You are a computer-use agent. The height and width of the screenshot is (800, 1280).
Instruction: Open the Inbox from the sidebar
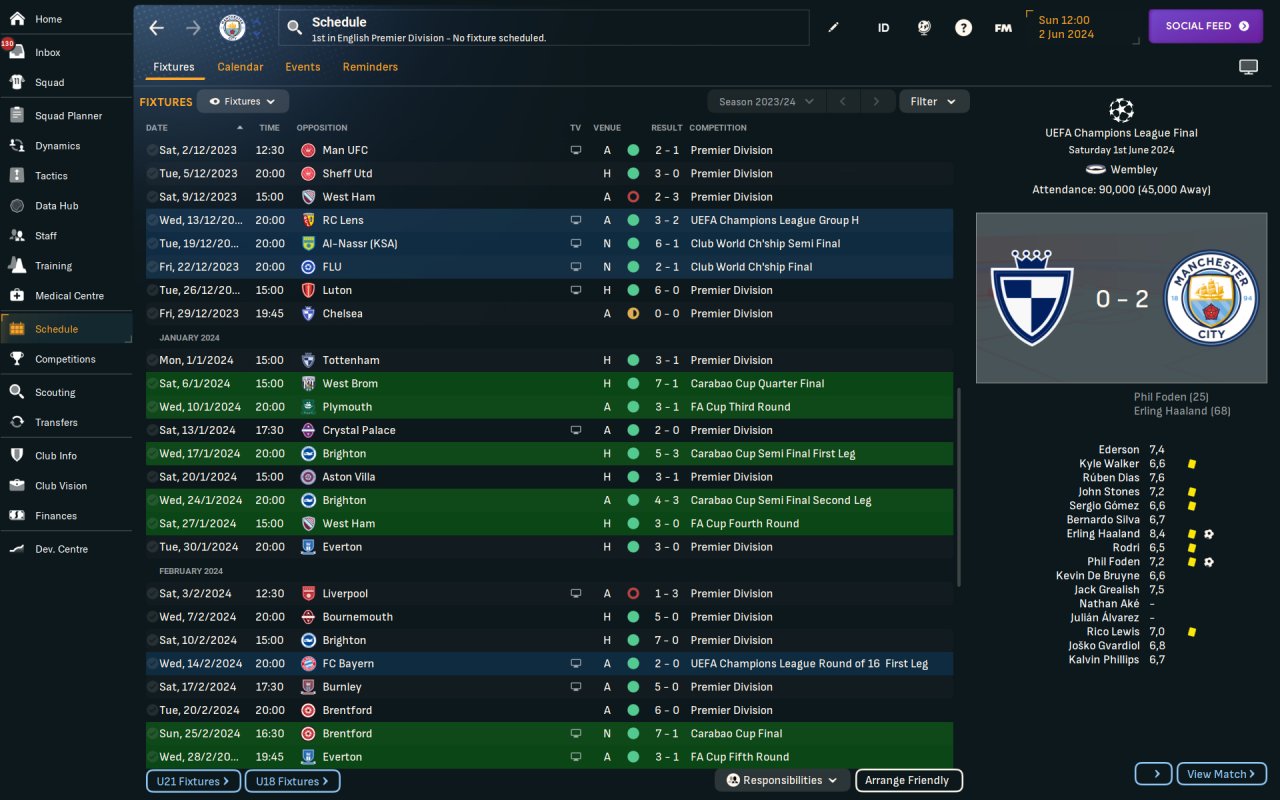click(x=47, y=53)
